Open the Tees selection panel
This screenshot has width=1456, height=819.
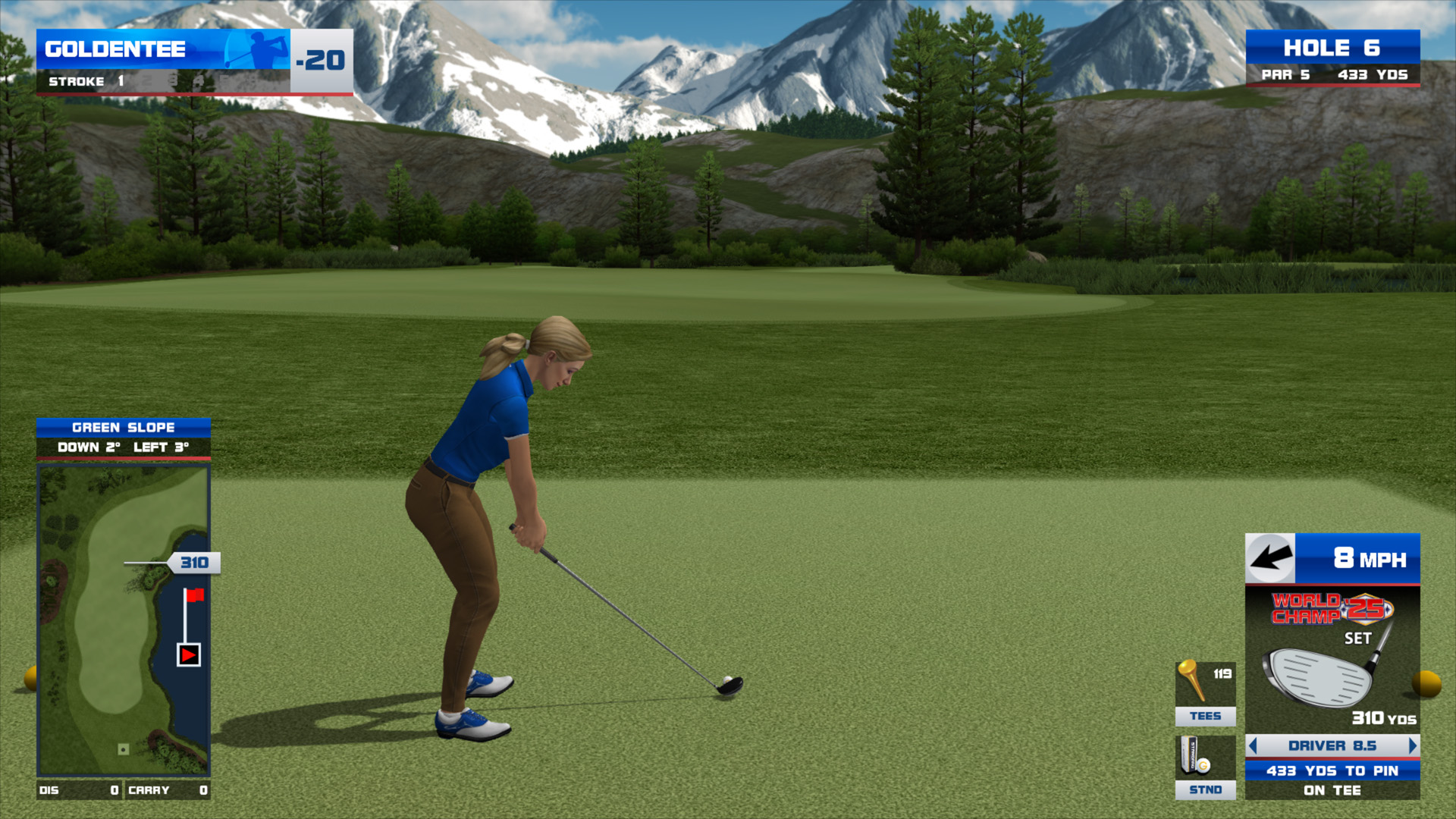(x=1205, y=693)
